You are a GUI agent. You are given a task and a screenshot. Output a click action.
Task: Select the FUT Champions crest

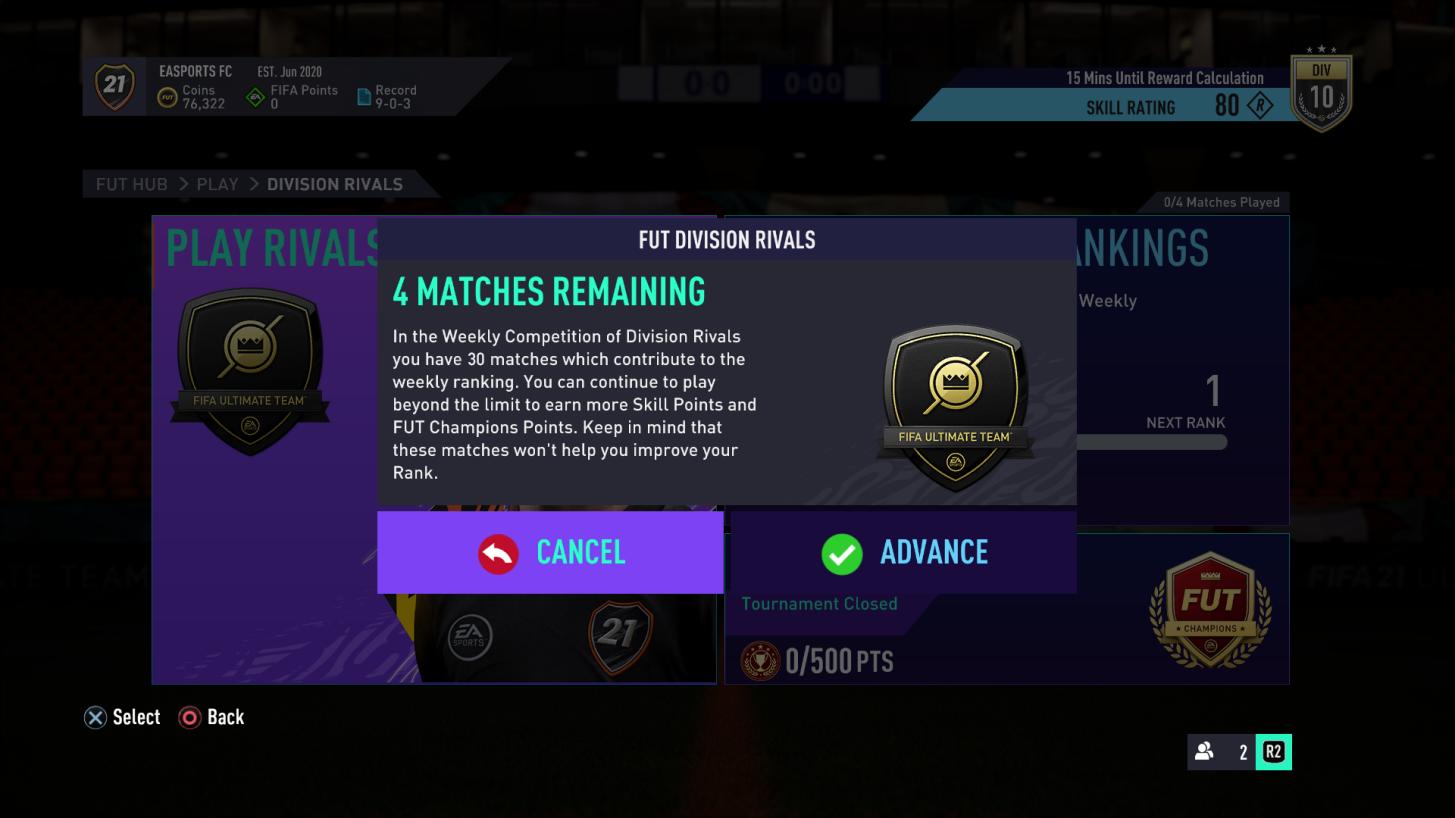point(1209,609)
